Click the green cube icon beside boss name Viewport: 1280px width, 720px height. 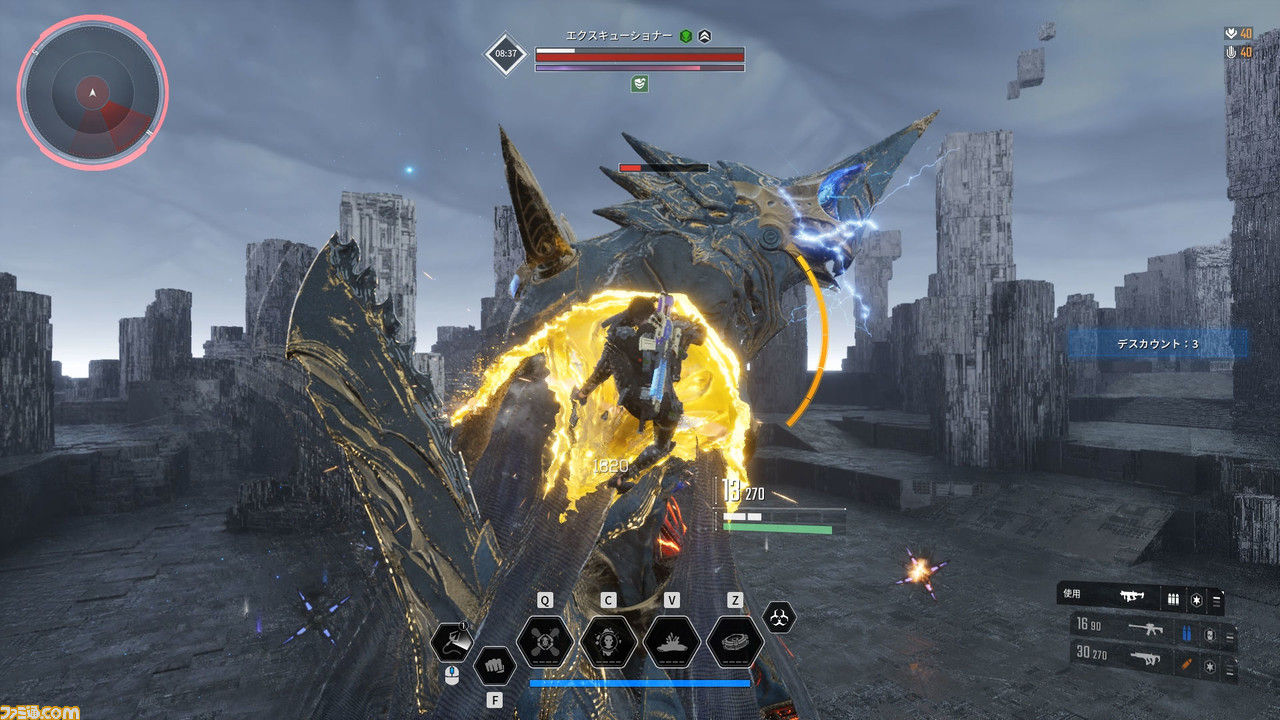coord(686,35)
